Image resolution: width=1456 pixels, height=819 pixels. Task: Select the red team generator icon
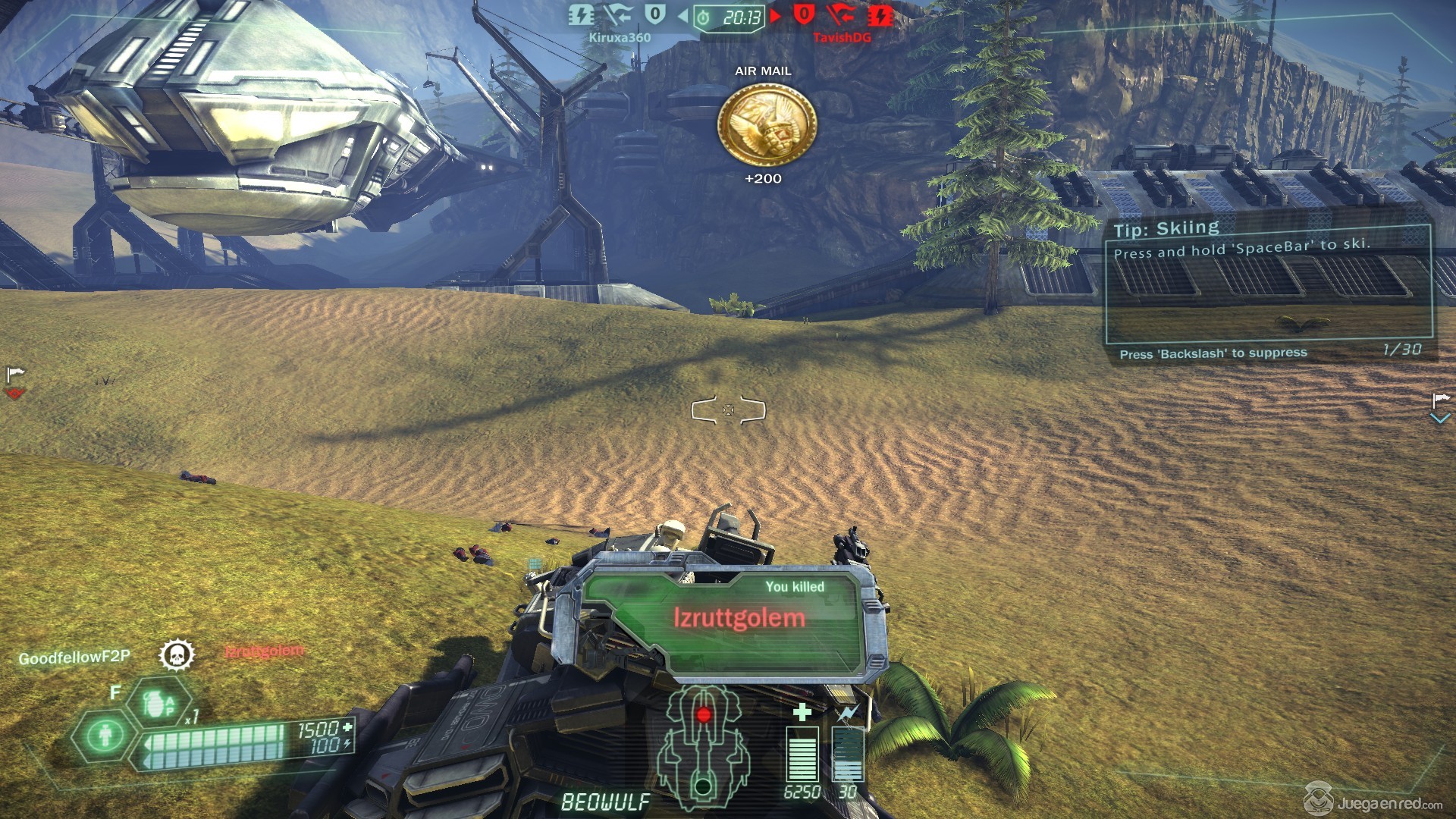tap(880, 15)
